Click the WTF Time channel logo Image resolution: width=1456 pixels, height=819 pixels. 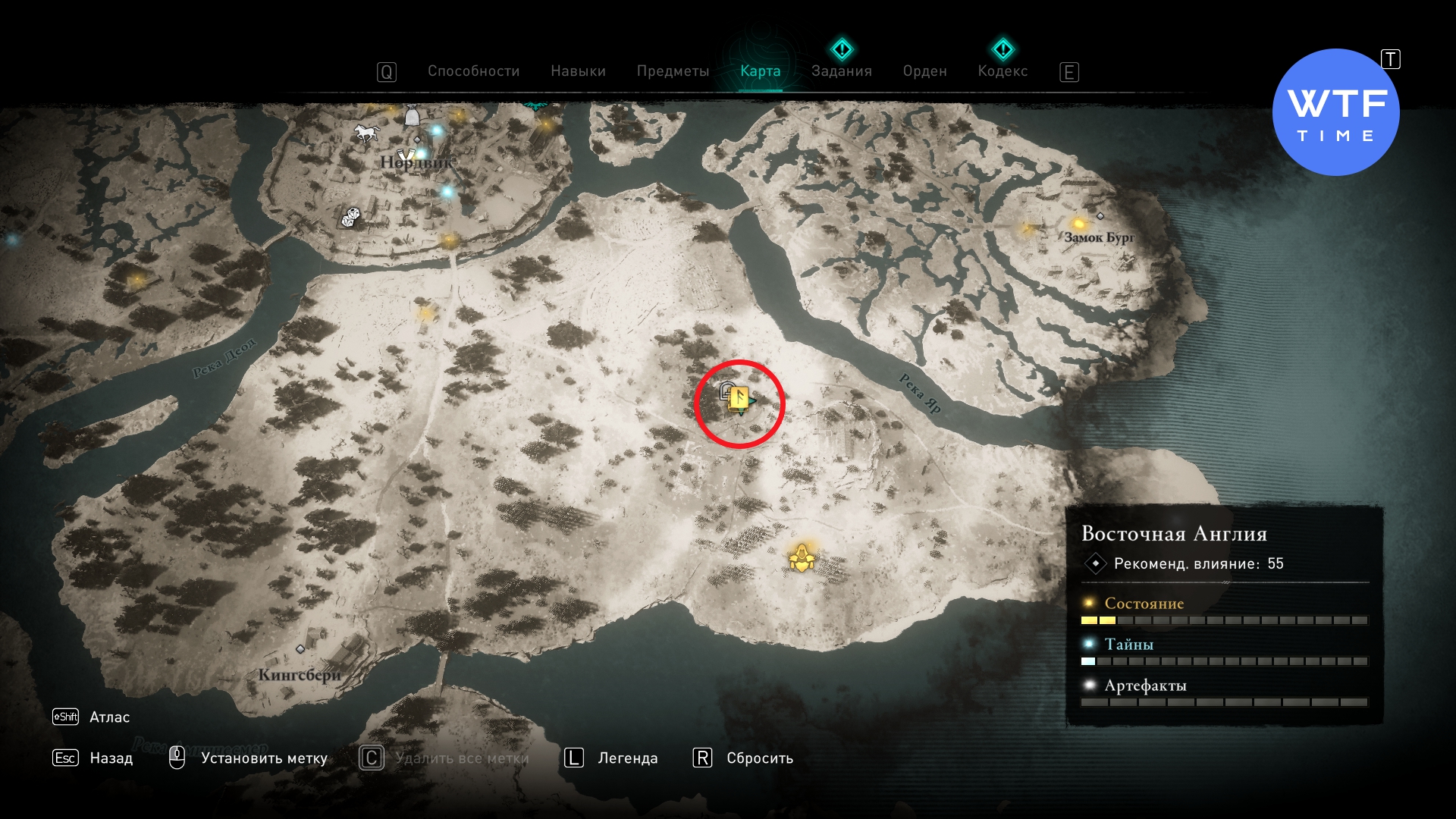tap(1335, 112)
